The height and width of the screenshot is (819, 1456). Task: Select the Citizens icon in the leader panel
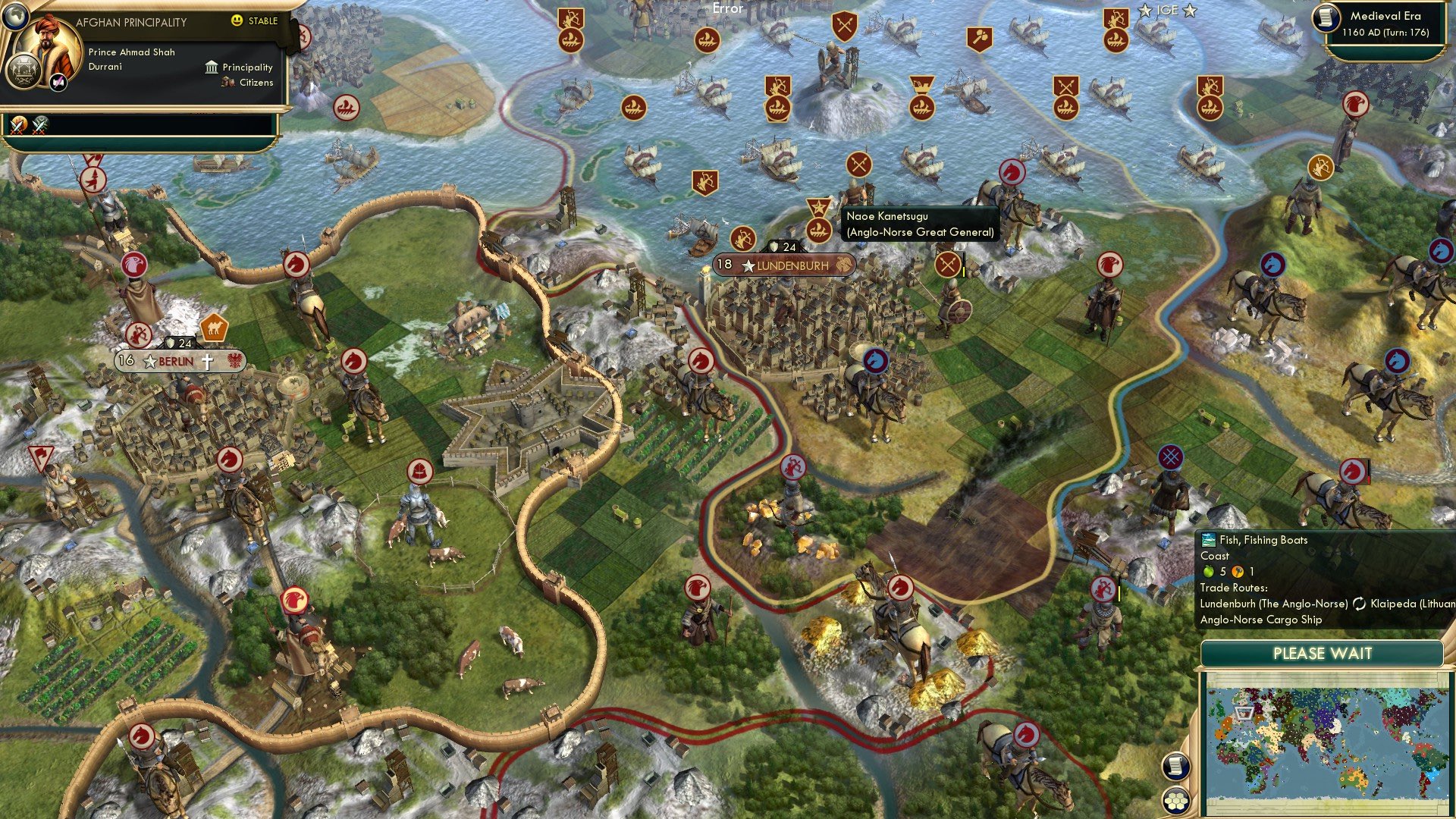(227, 83)
